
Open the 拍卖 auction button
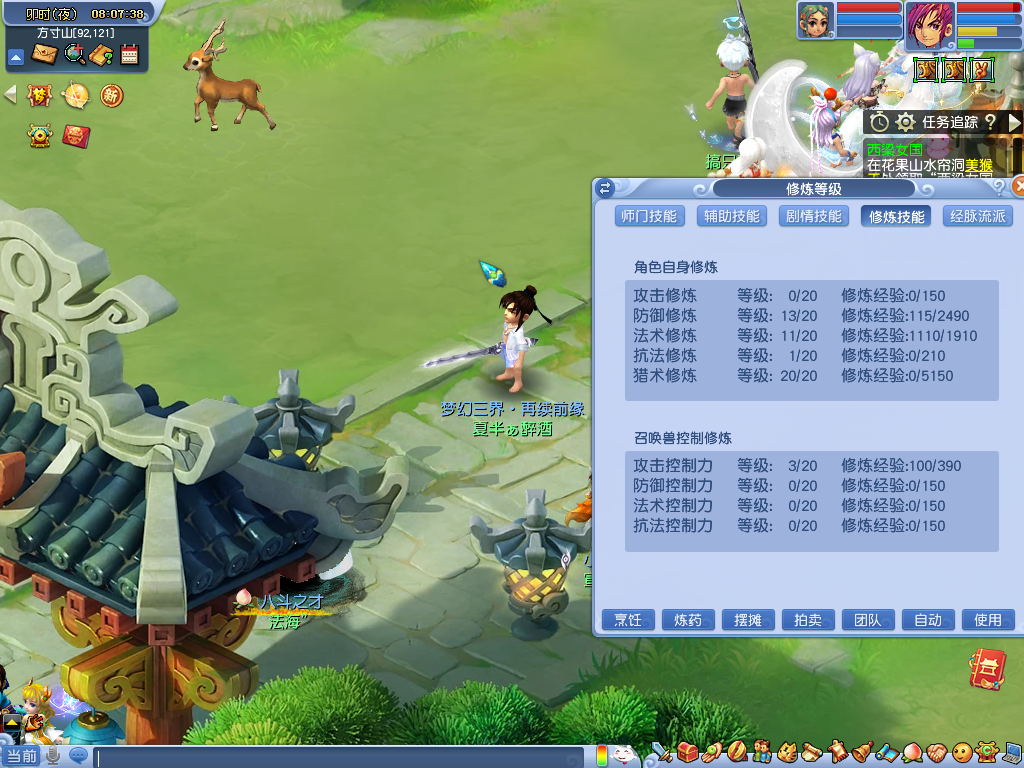[x=807, y=620]
